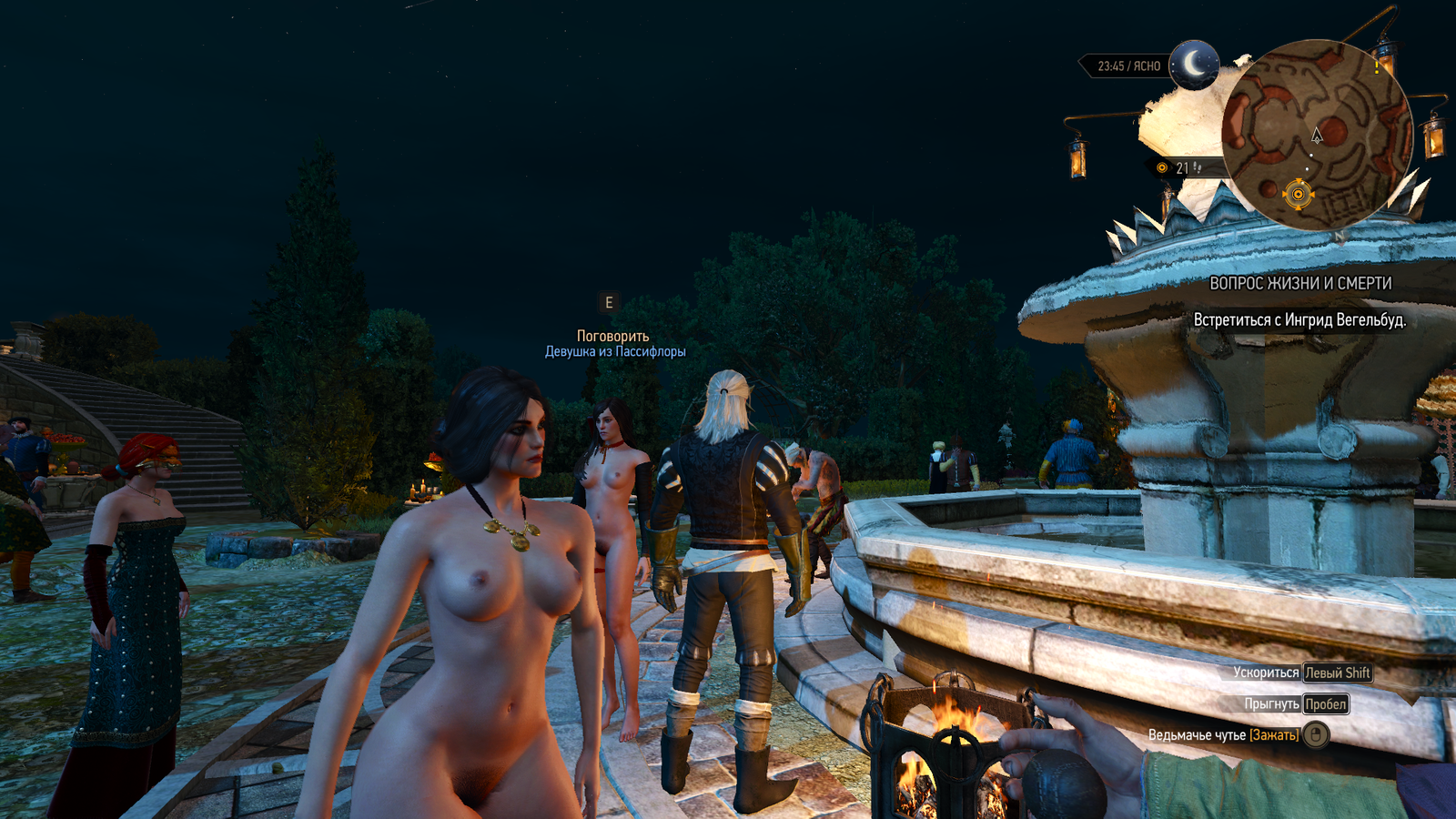Viewport: 1456px width, 819px height.
Task: Open the tracked quest "Вопрос жизни и смерти"
Action: click(1299, 284)
